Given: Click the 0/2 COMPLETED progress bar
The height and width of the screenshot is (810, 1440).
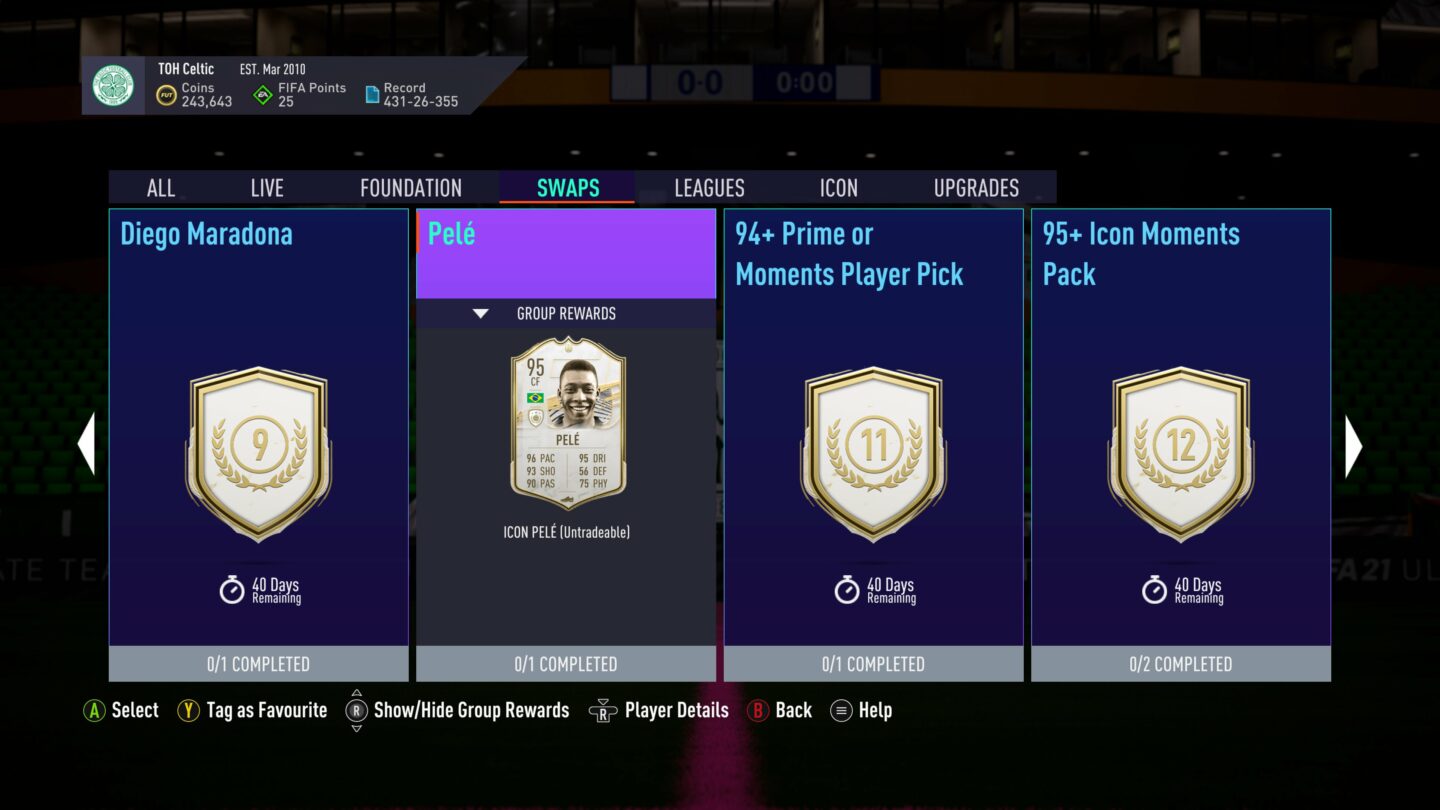Looking at the screenshot, I should 1181,663.
